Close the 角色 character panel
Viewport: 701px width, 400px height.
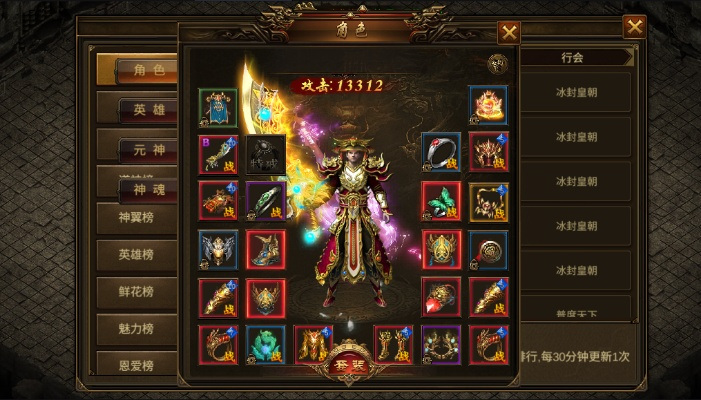(509, 32)
